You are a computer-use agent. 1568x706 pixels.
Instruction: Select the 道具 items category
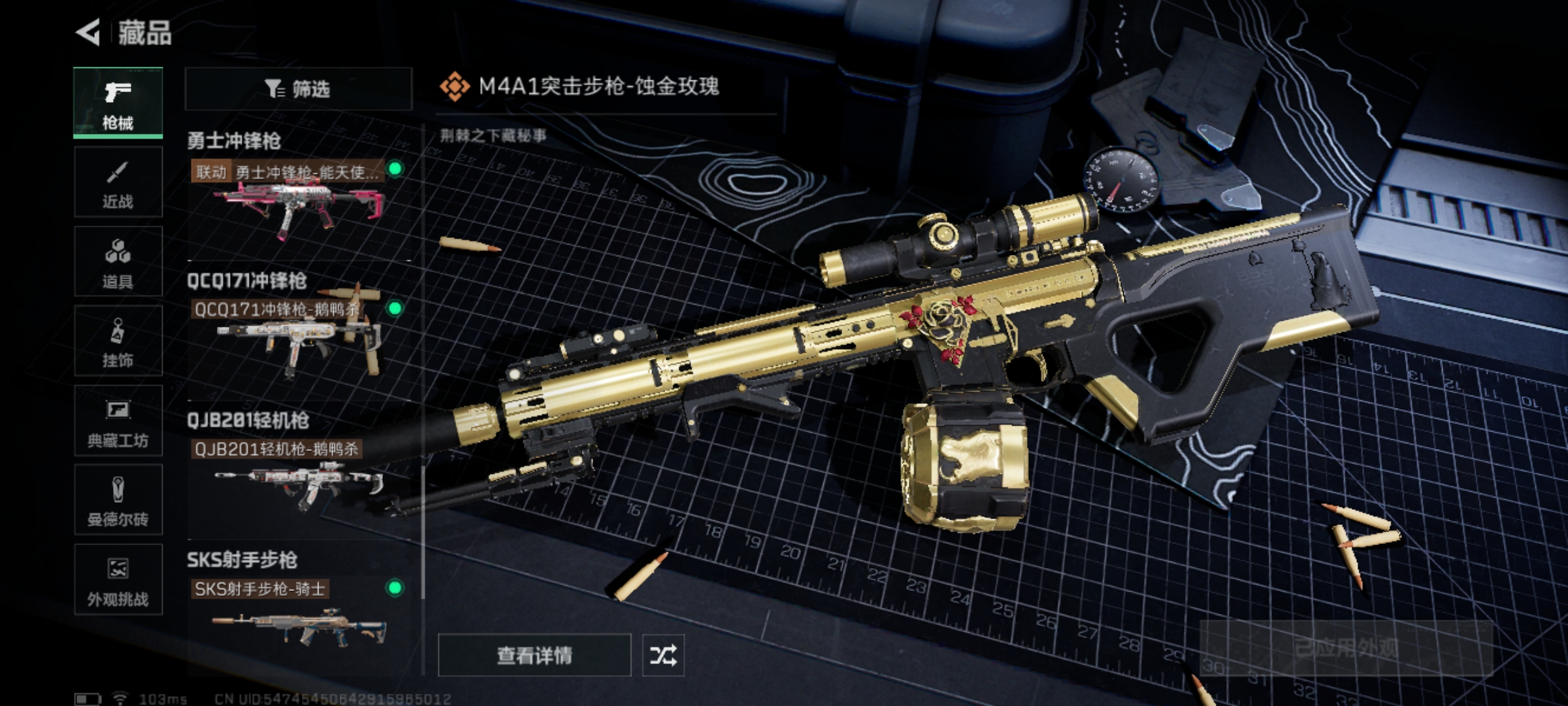pyautogui.click(x=118, y=262)
